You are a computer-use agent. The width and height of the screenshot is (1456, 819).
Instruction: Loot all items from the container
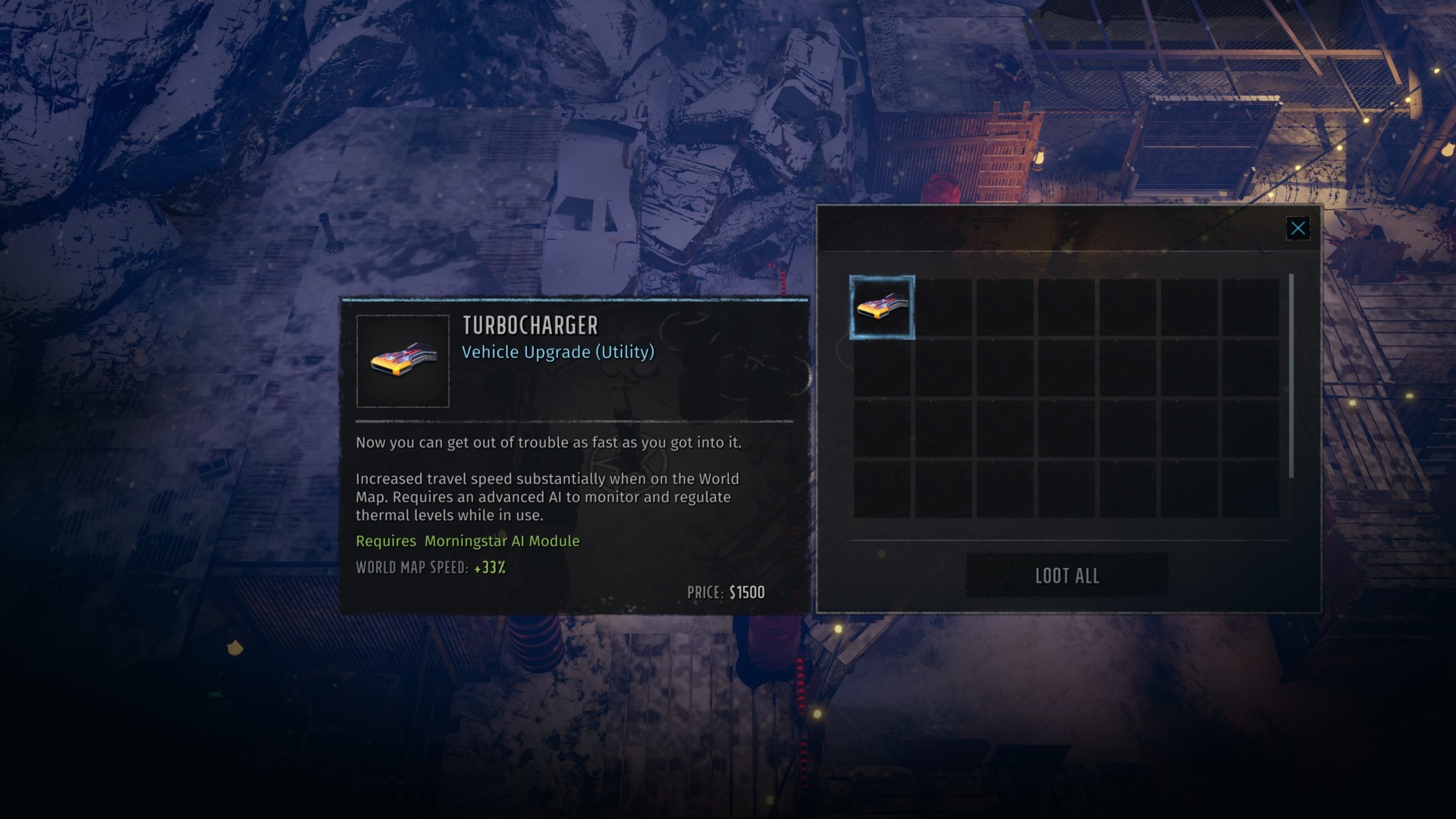(1066, 576)
